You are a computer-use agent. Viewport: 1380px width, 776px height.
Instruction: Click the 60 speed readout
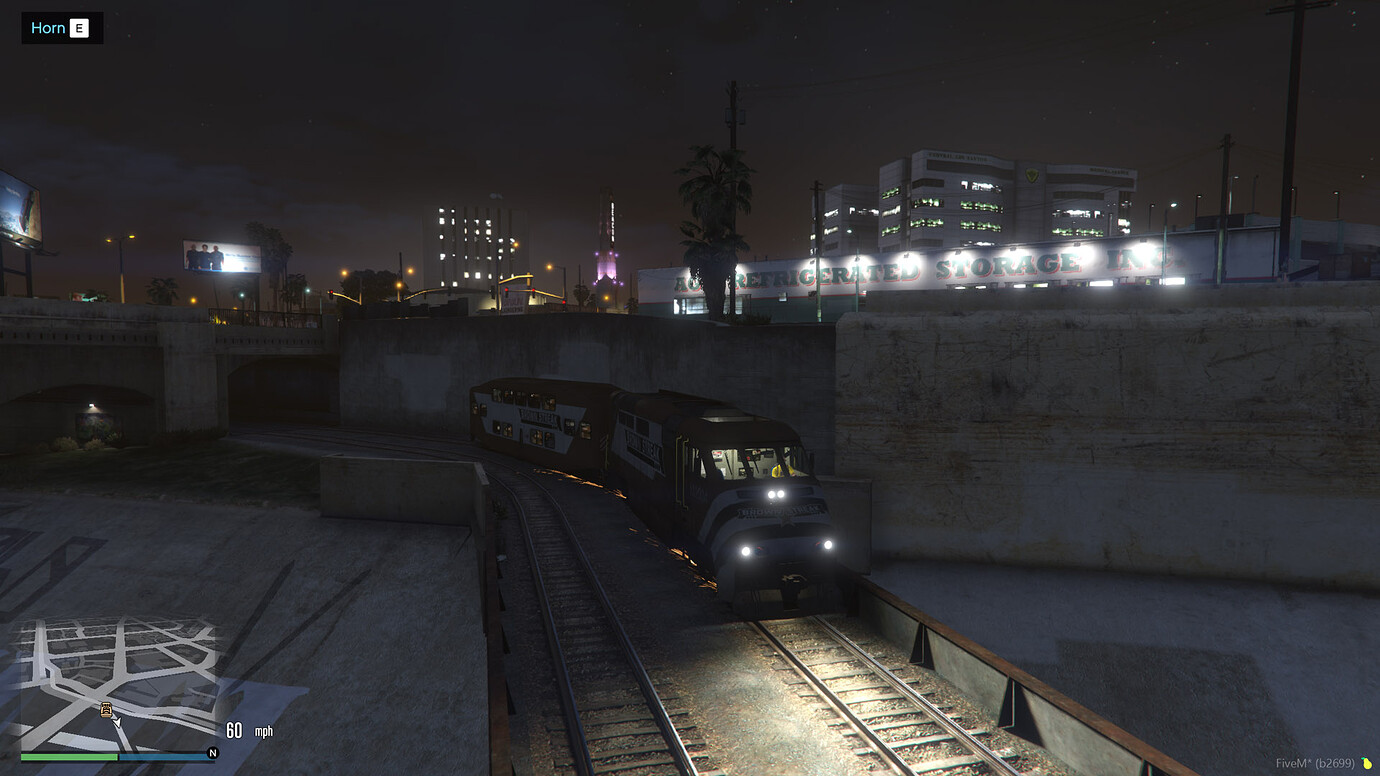point(232,730)
